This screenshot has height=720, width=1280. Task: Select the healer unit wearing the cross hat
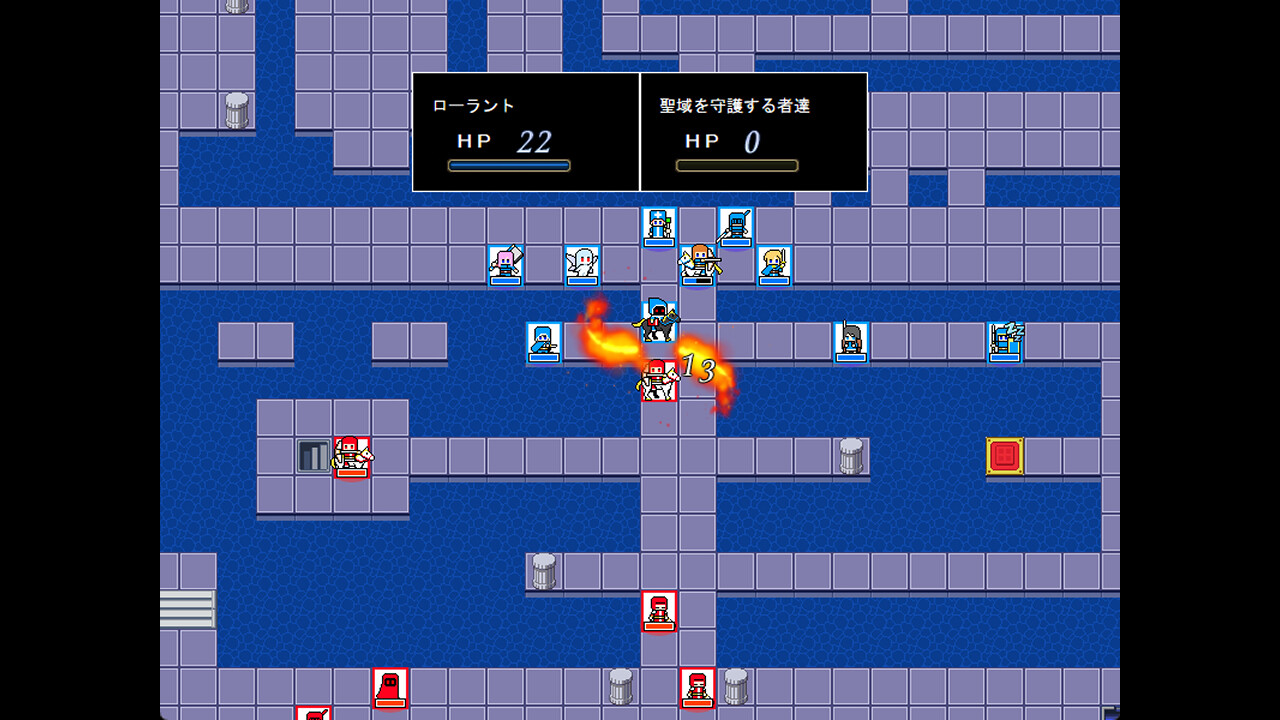click(657, 228)
